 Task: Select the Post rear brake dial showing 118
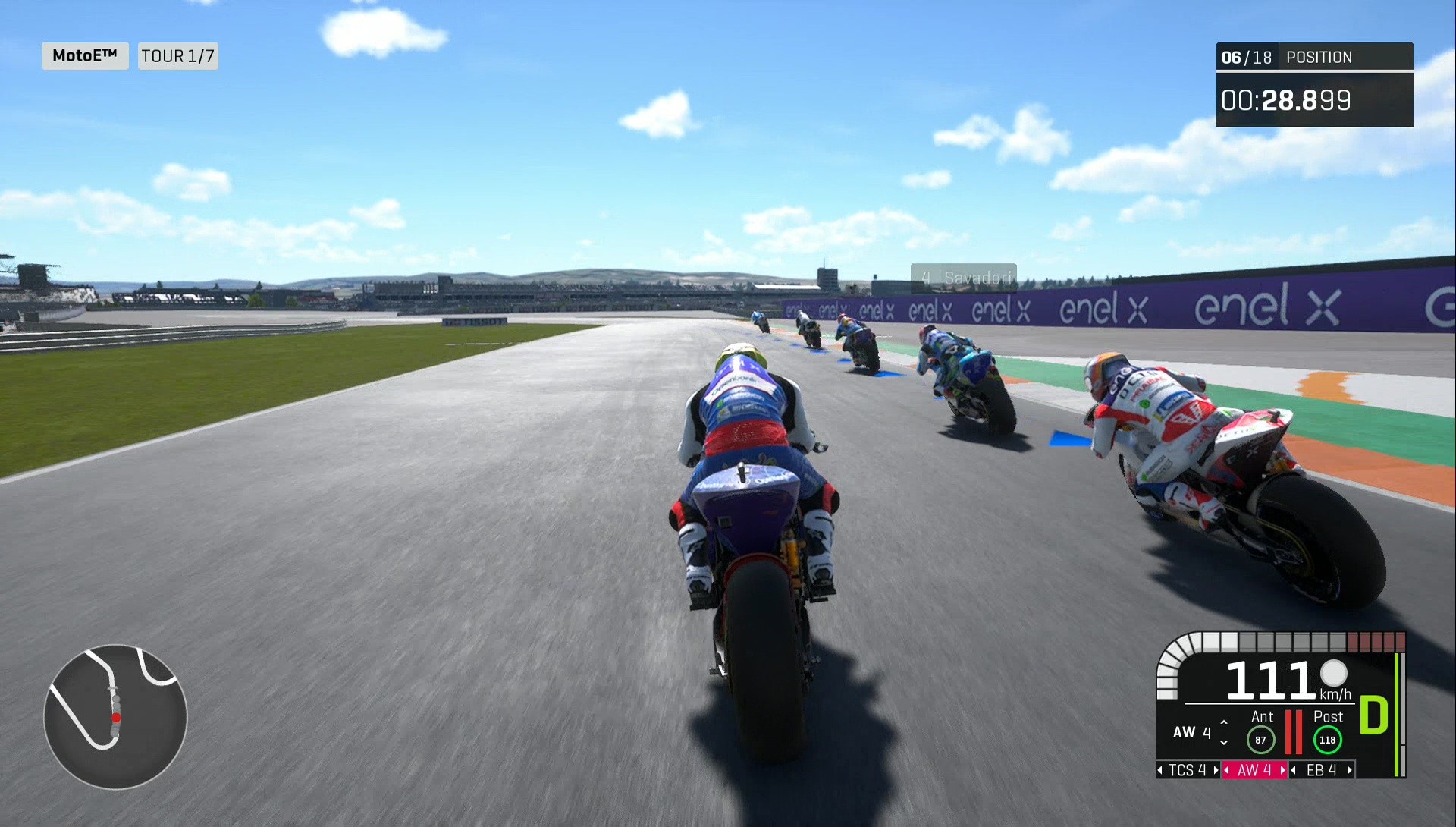tap(1328, 740)
